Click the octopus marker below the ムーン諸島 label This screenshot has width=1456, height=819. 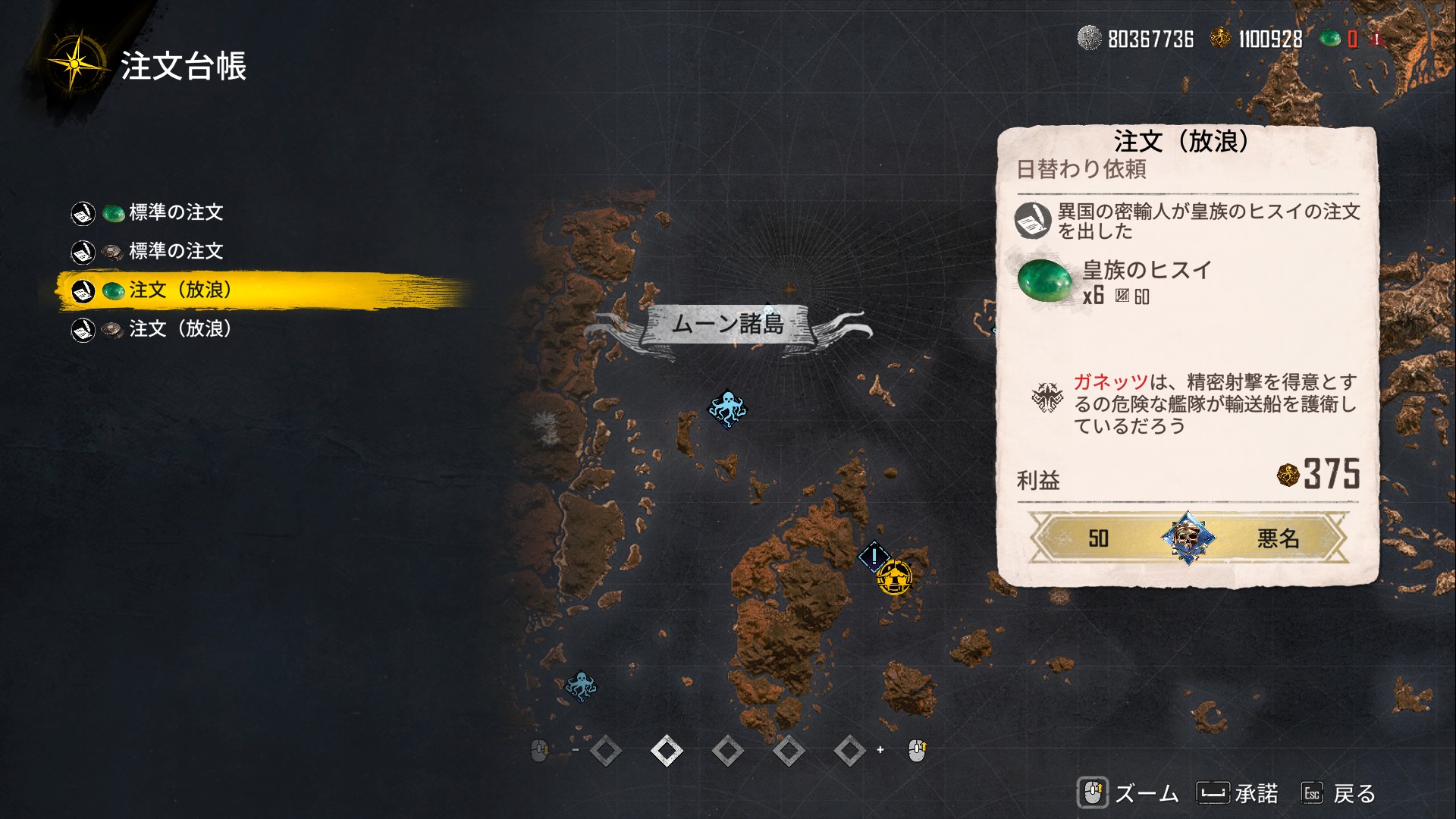[x=727, y=409]
